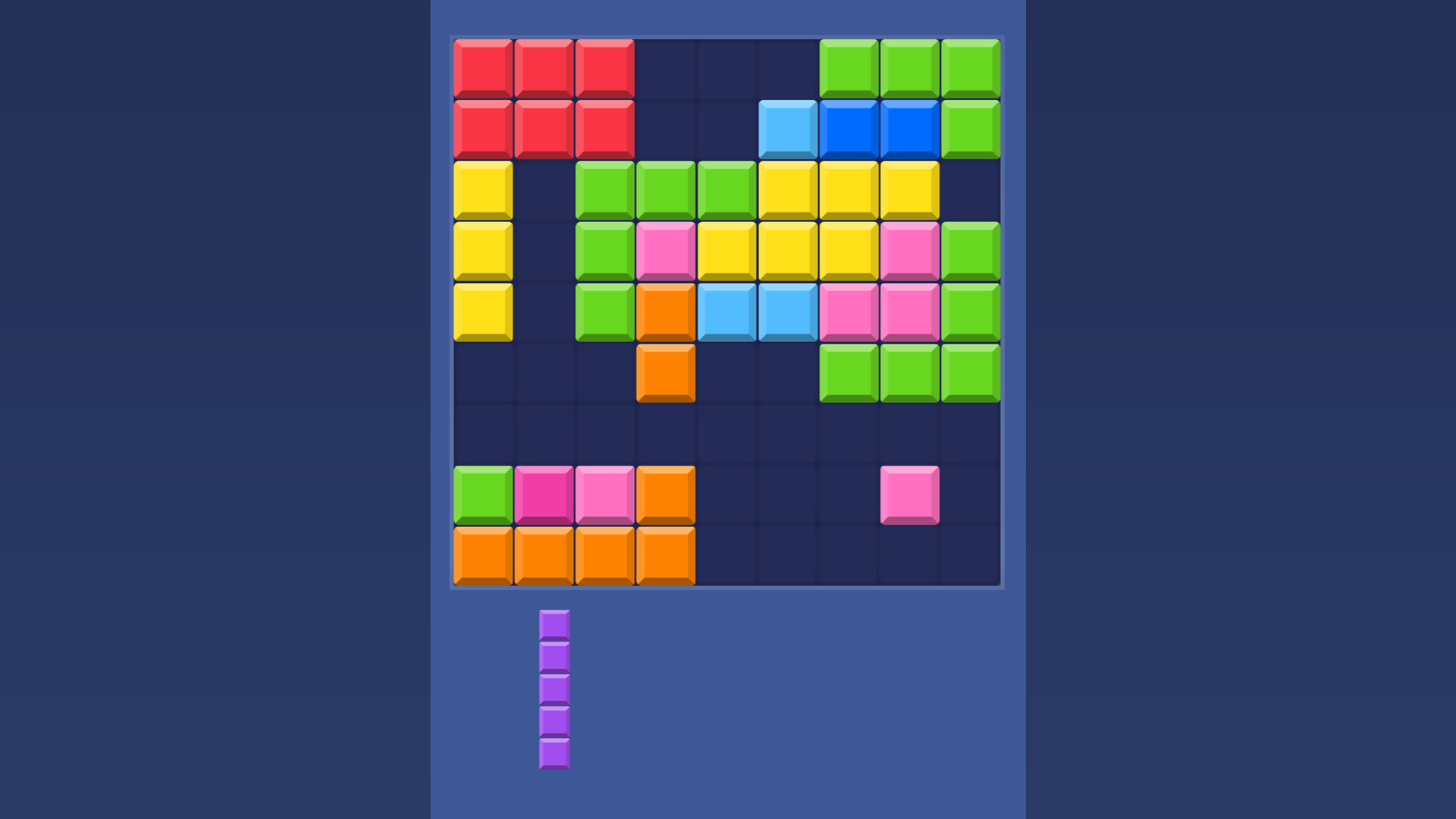
Task: Click the yellow block column on the left edge
Action: point(482,250)
